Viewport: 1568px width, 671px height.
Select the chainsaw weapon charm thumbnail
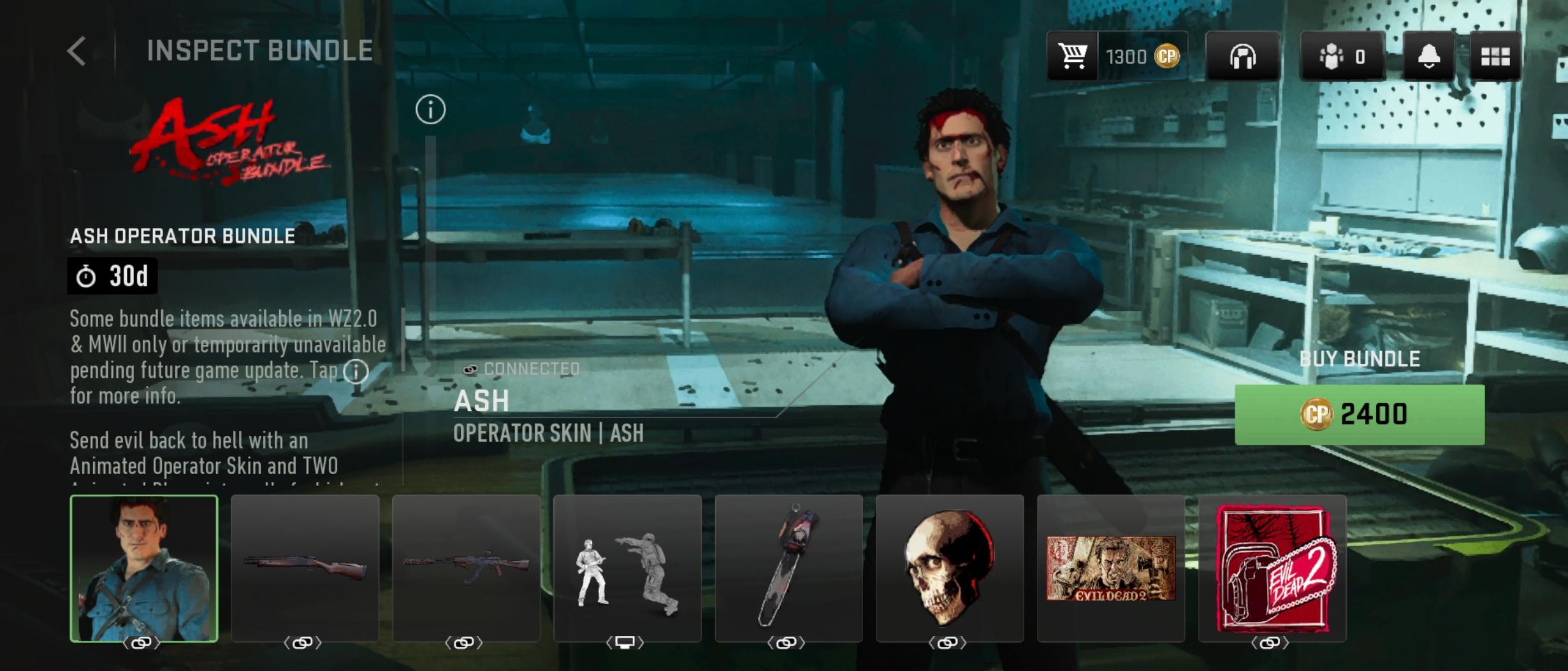tap(788, 568)
